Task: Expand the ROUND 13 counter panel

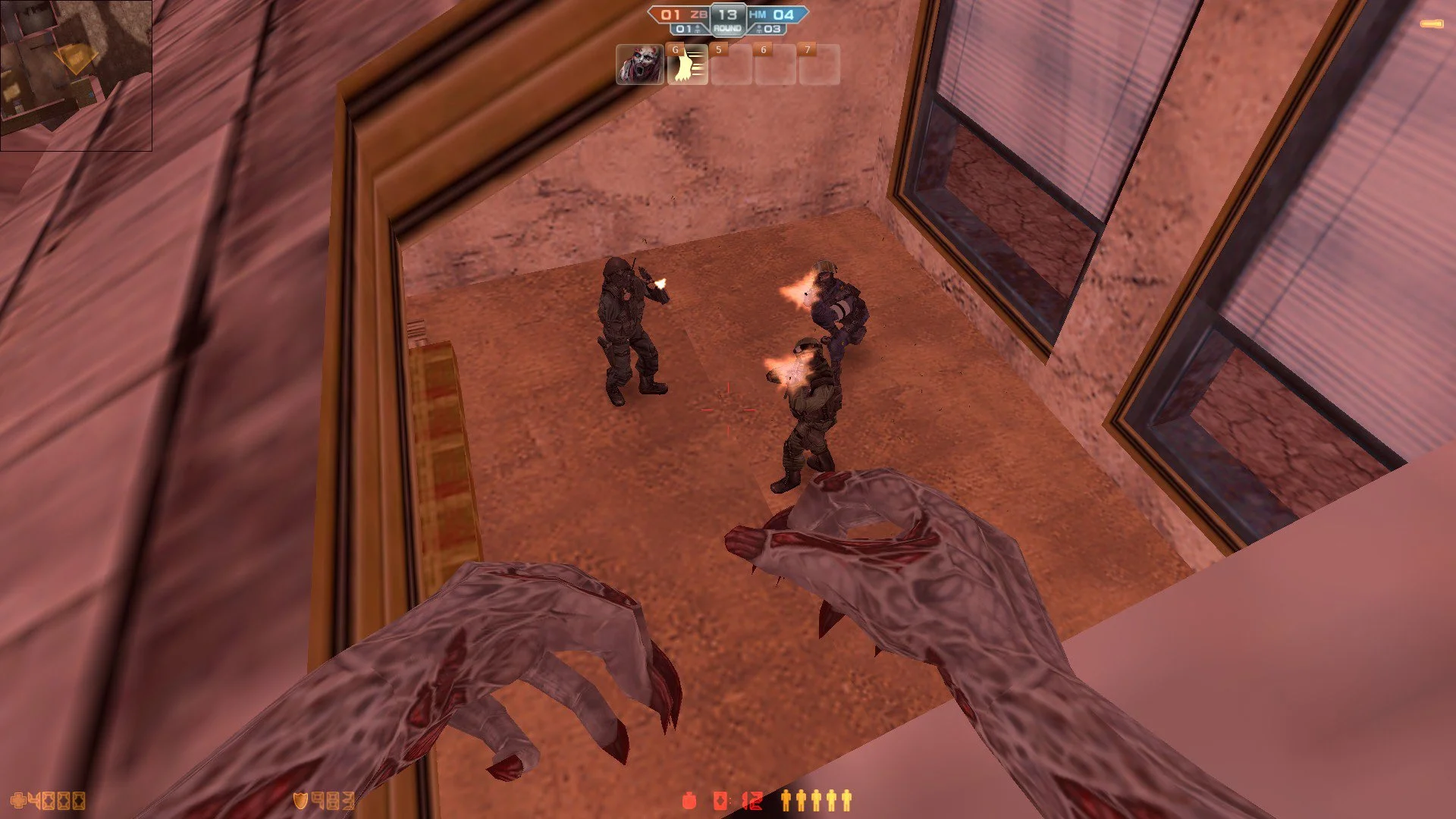Action: point(728,19)
